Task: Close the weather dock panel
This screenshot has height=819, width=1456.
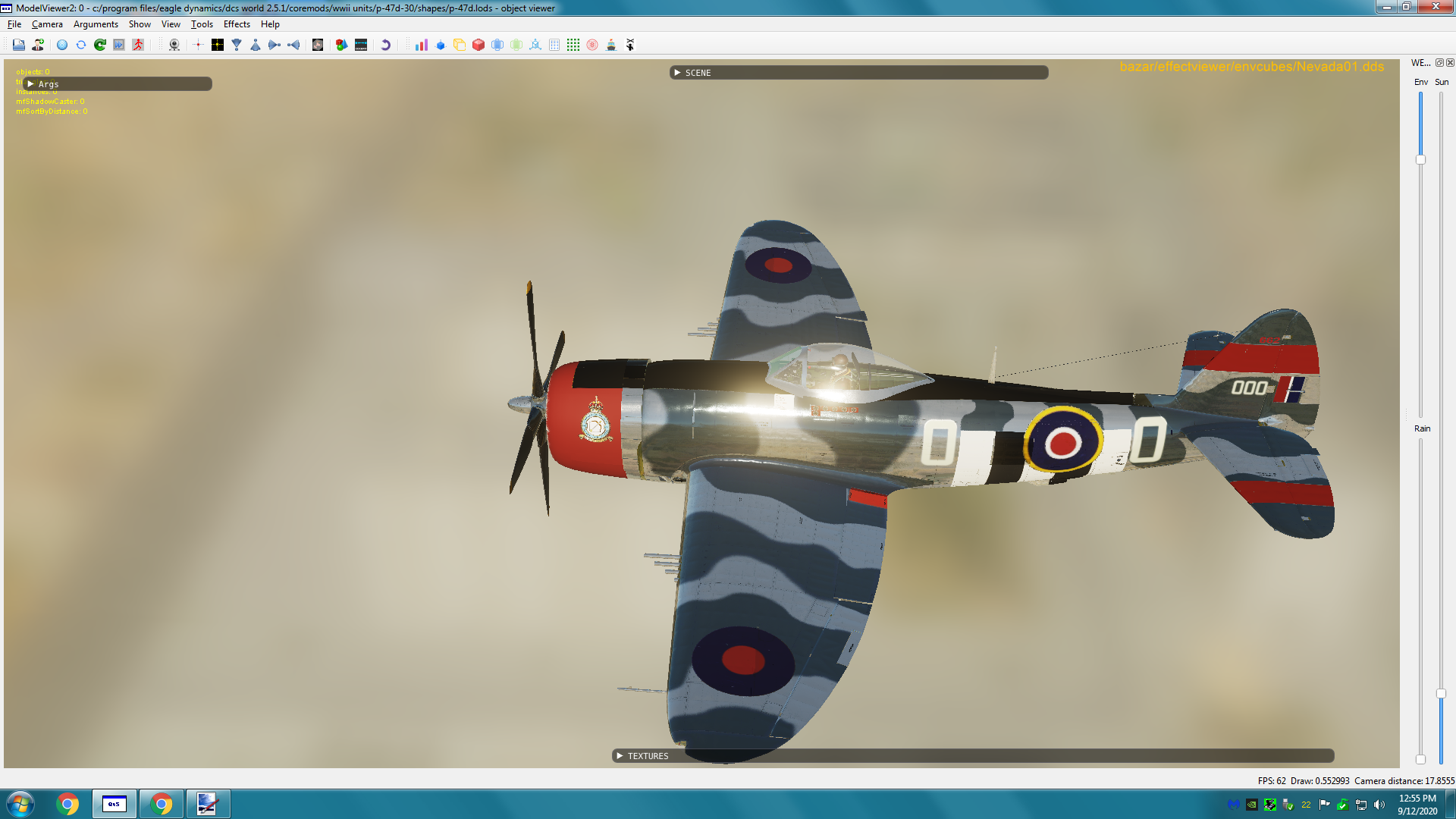Action: point(1450,63)
